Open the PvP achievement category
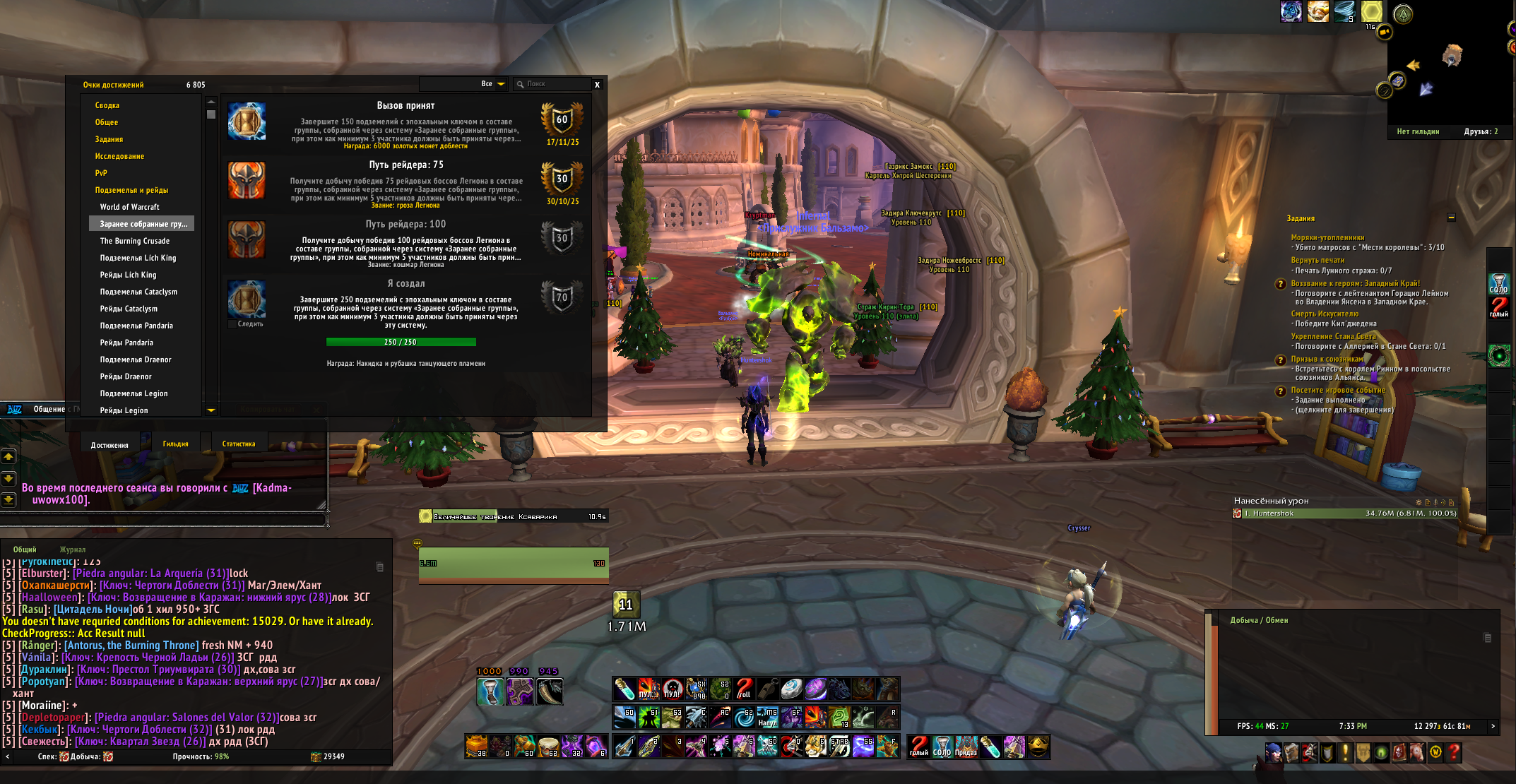 click(x=101, y=173)
